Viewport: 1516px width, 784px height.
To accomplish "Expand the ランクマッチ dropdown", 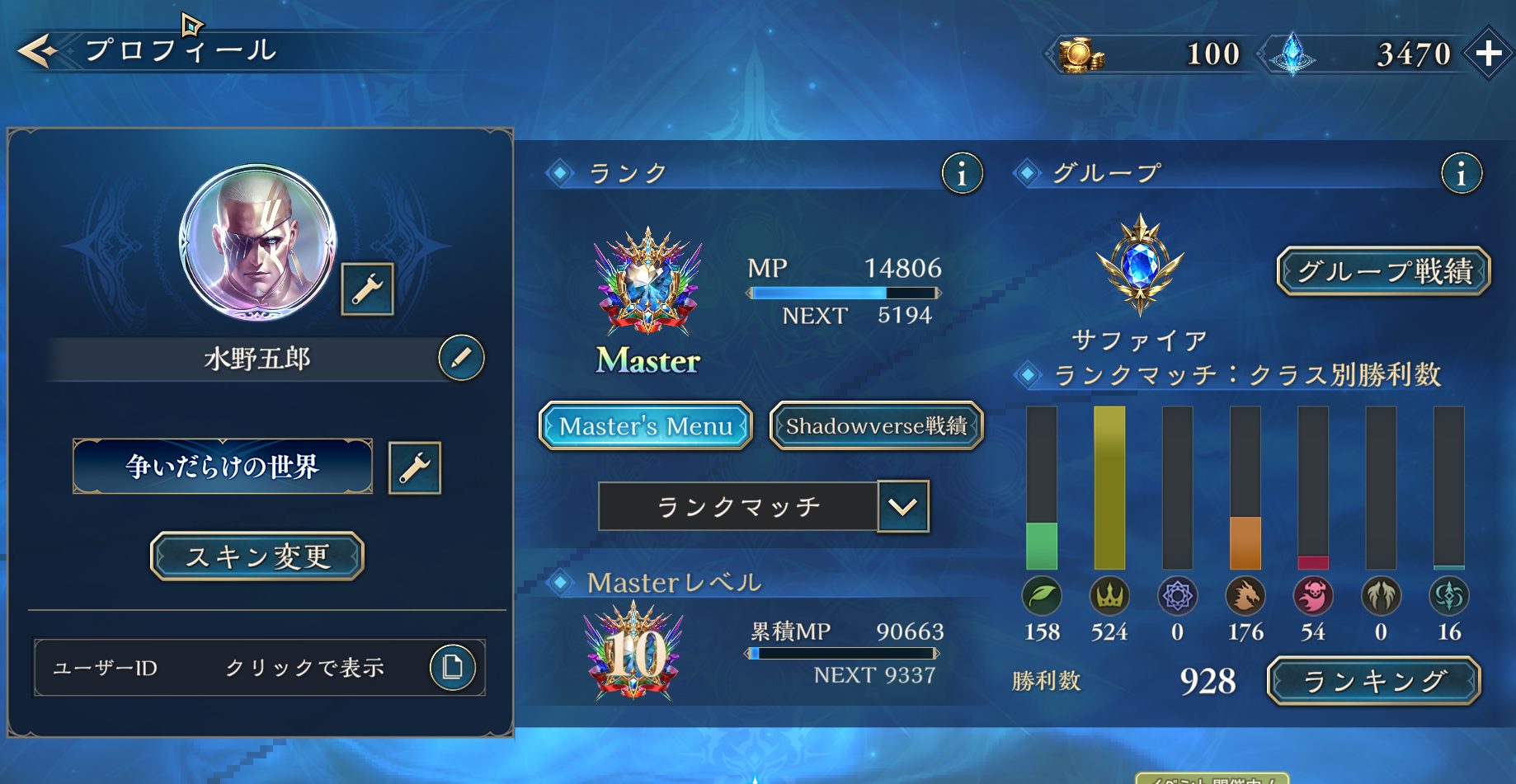I will click(903, 506).
